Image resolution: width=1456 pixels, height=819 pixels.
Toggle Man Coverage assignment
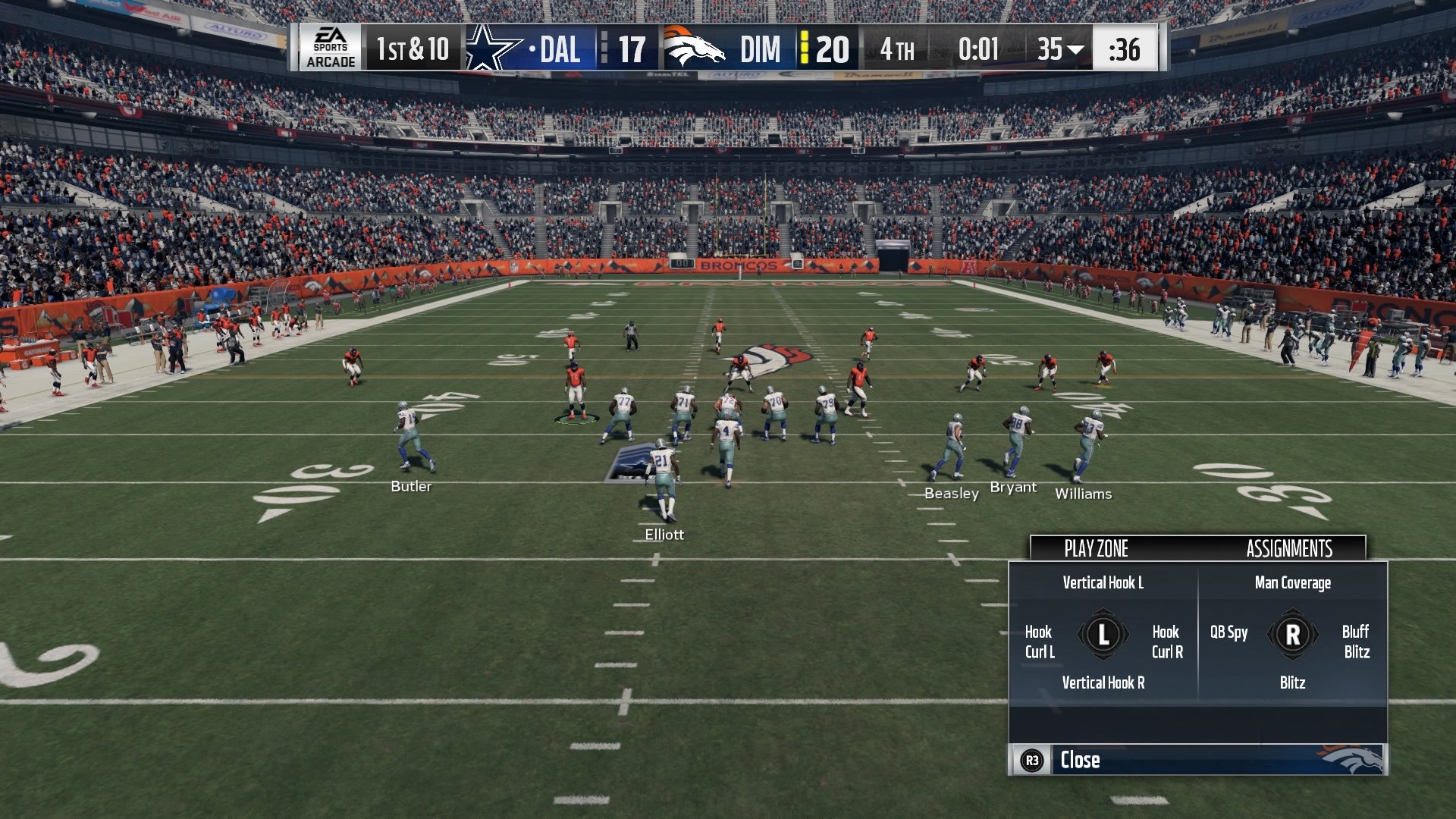1294,582
